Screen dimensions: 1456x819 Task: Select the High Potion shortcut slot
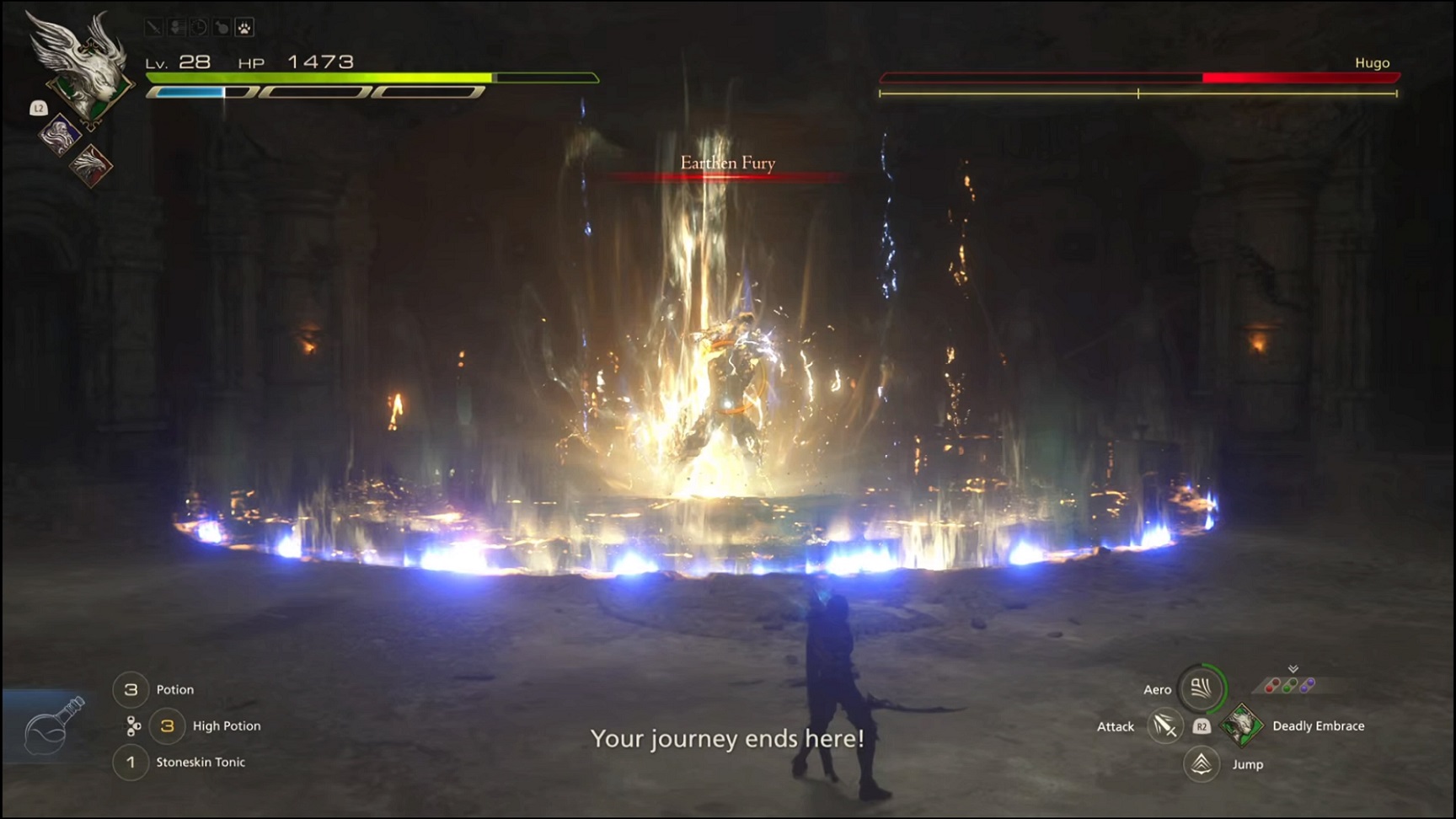pyautogui.click(x=167, y=725)
